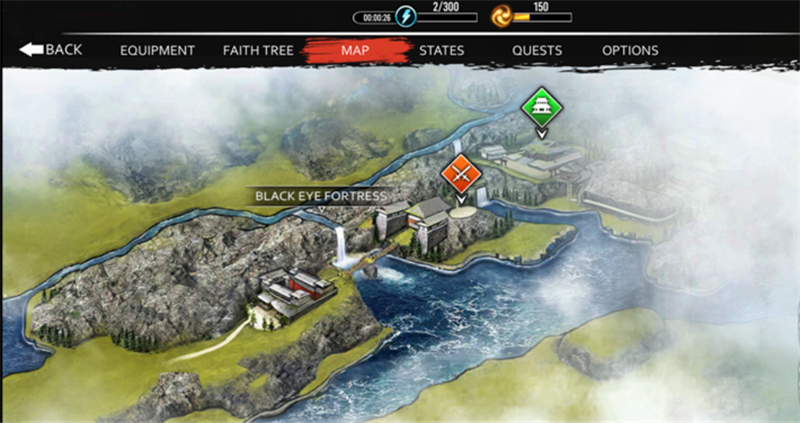Go back using the BACK arrow button
The image size is (800, 423).
(x=50, y=49)
